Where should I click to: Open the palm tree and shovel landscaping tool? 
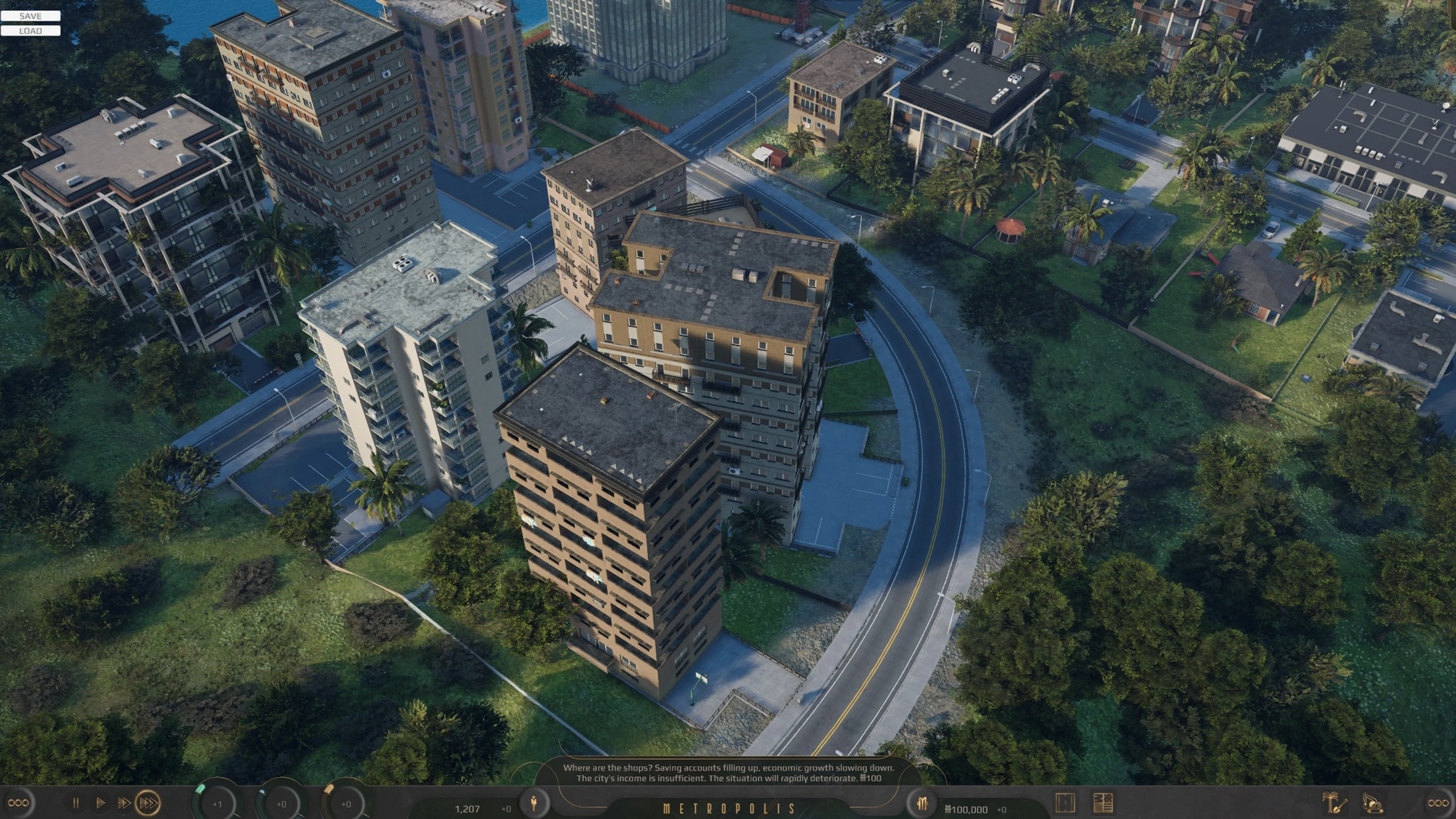pyautogui.click(x=1334, y=803)
